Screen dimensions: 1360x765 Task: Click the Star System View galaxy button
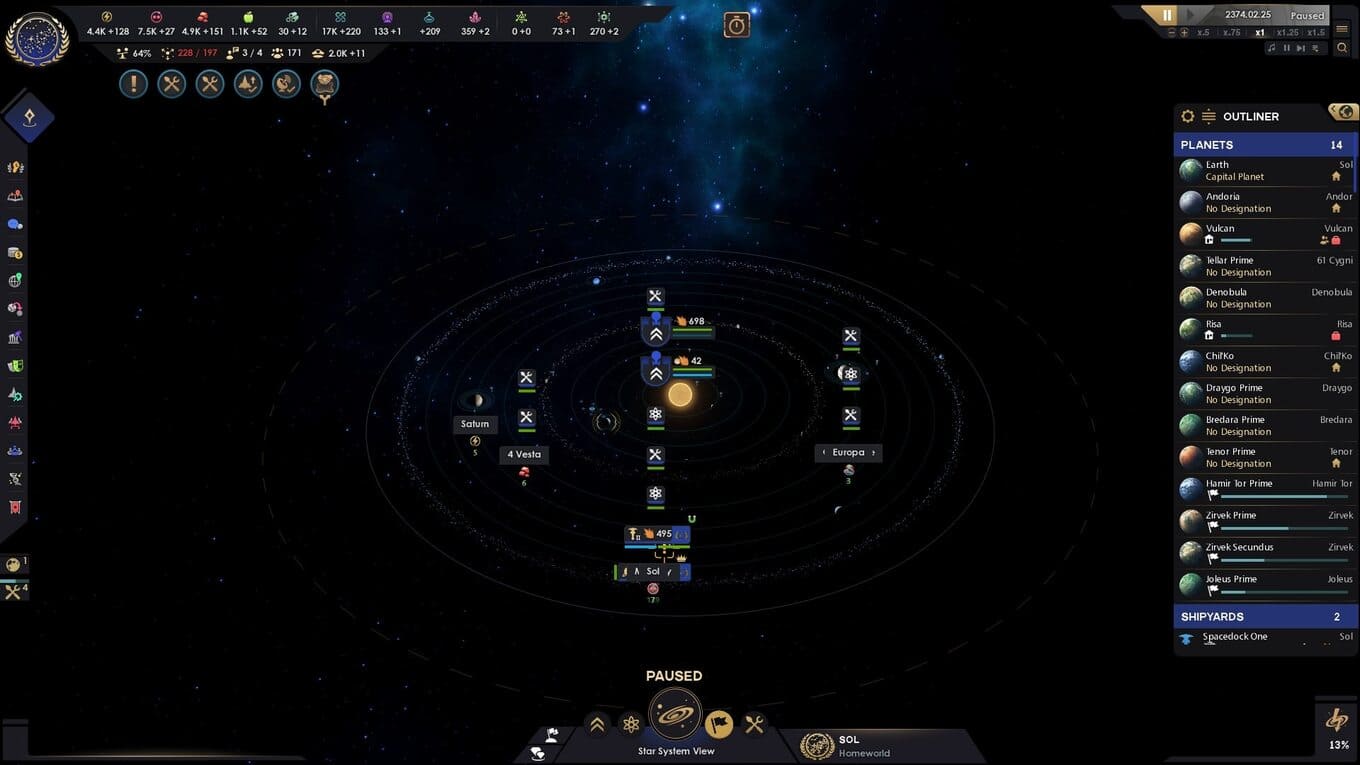tap(675, 715)
